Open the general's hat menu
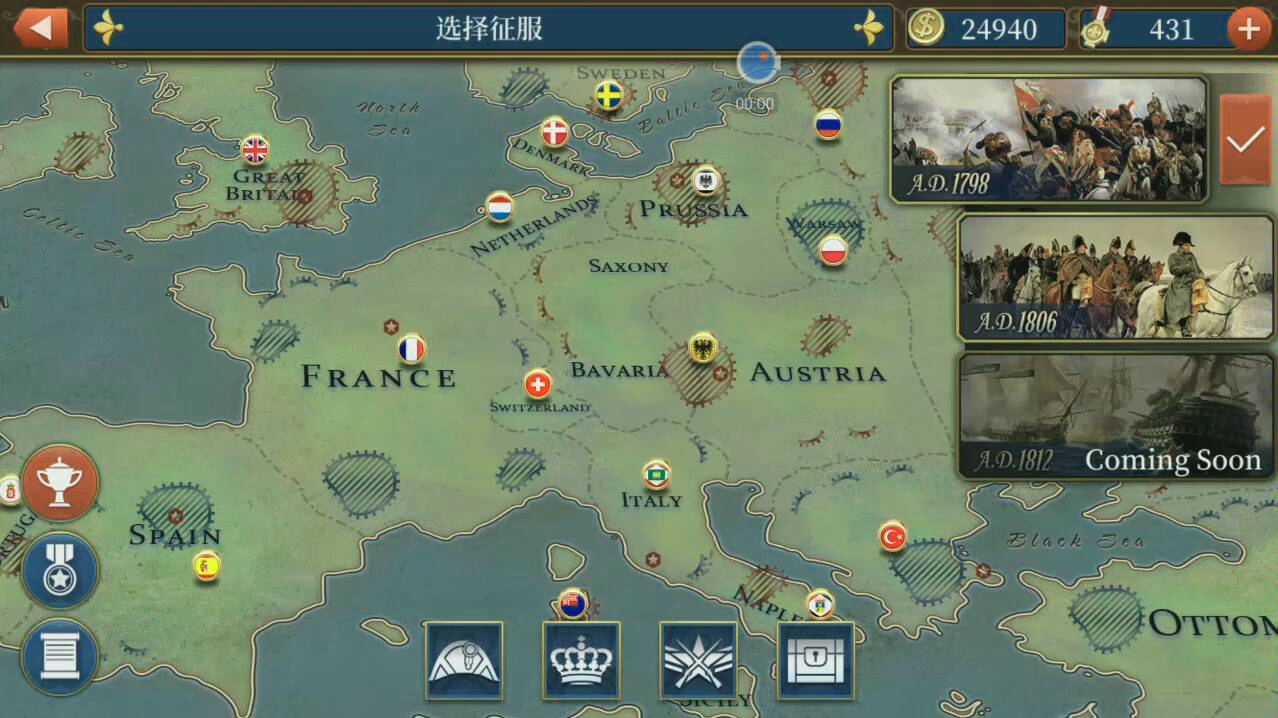1278x718 pixels. tap(464, 660)
